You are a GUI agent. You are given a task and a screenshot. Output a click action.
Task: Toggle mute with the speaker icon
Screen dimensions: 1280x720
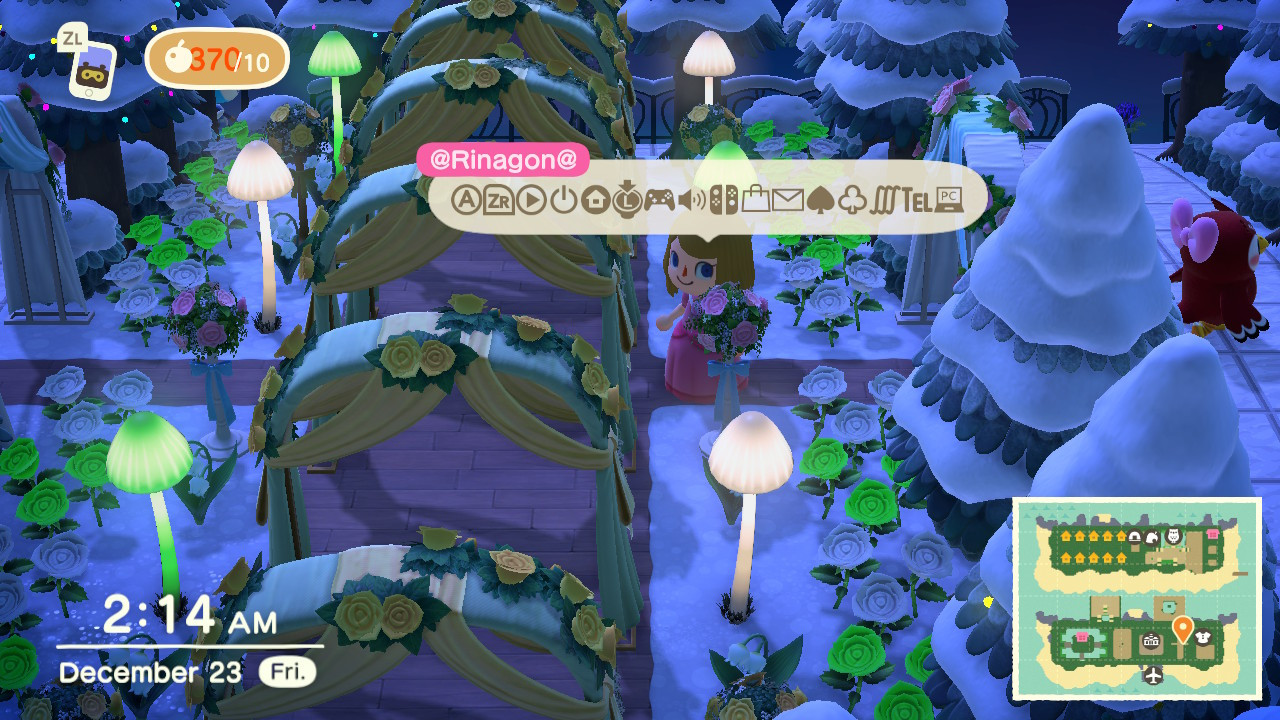pos(690,198)
